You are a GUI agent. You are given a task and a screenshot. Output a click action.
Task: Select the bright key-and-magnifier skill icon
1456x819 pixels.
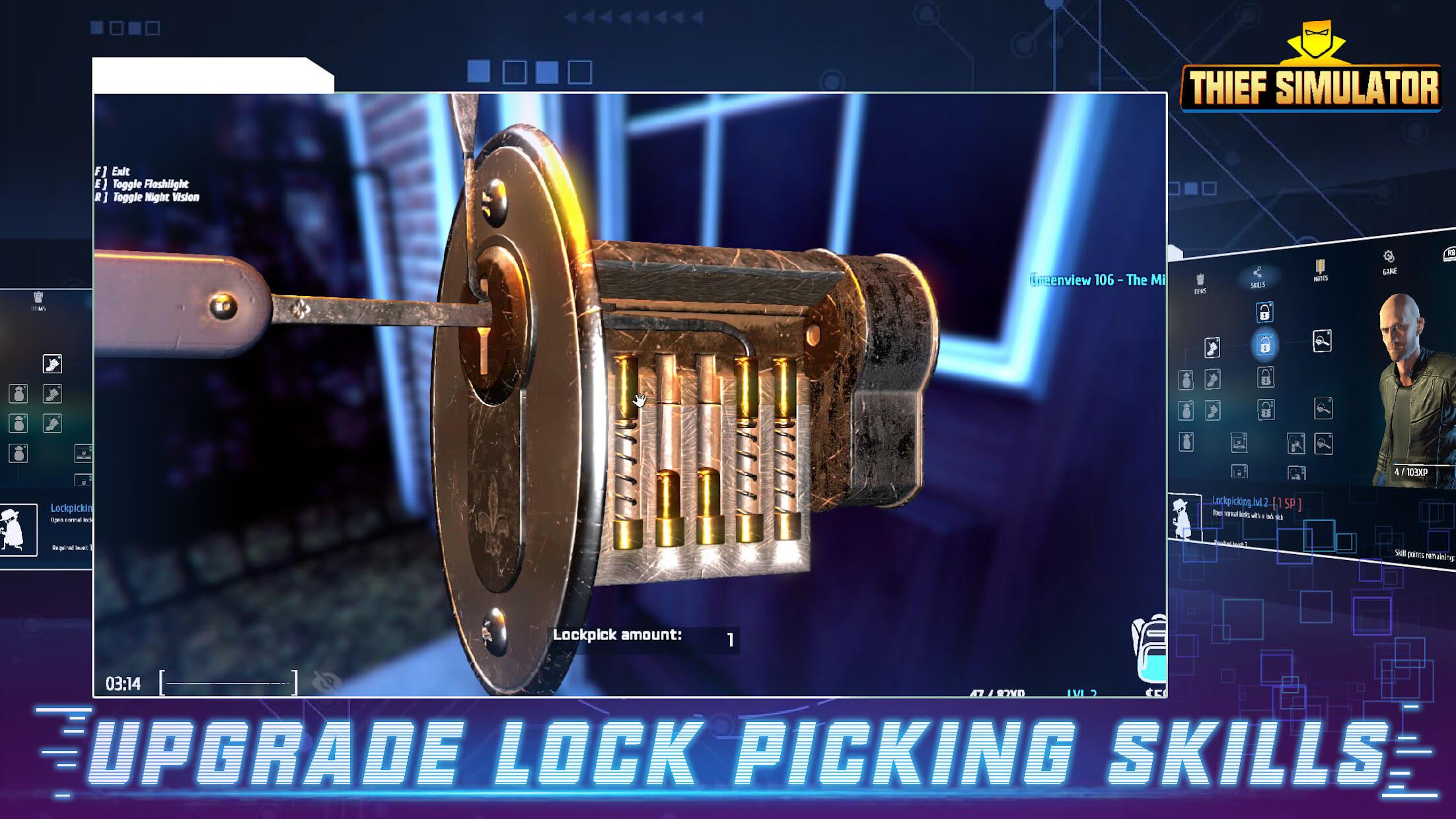point(1321,341)
